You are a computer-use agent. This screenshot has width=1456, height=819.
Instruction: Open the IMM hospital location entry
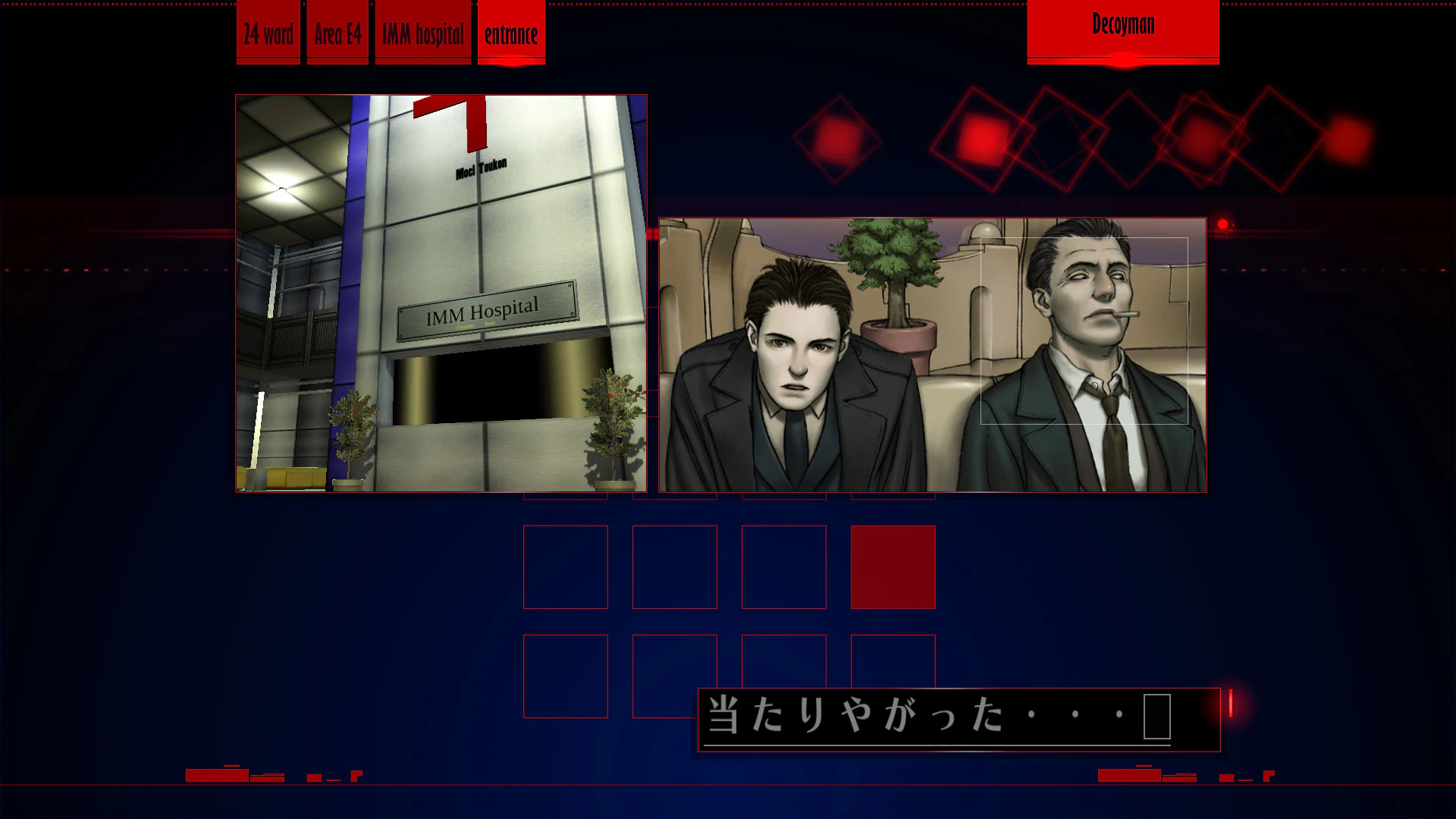[422, 32]
